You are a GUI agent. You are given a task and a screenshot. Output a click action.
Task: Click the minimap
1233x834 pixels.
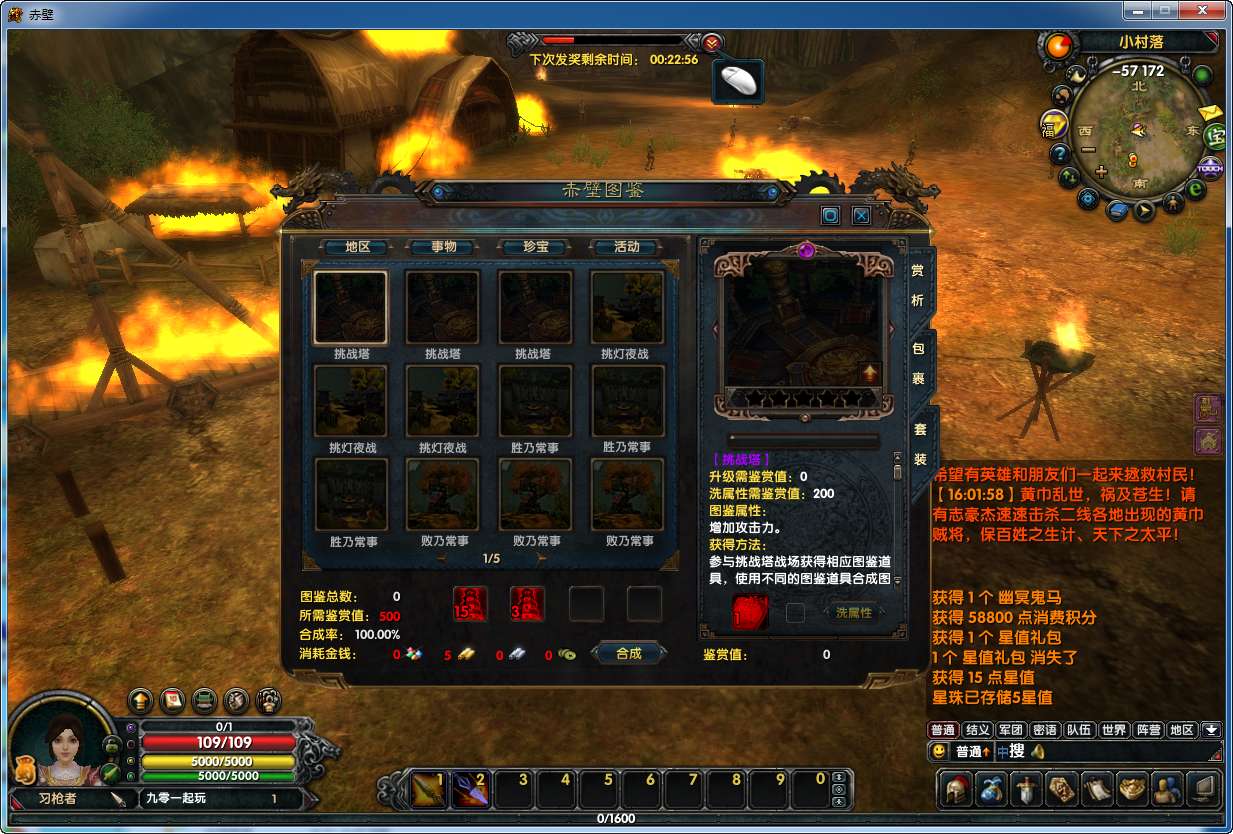[x=1138, y=131]
